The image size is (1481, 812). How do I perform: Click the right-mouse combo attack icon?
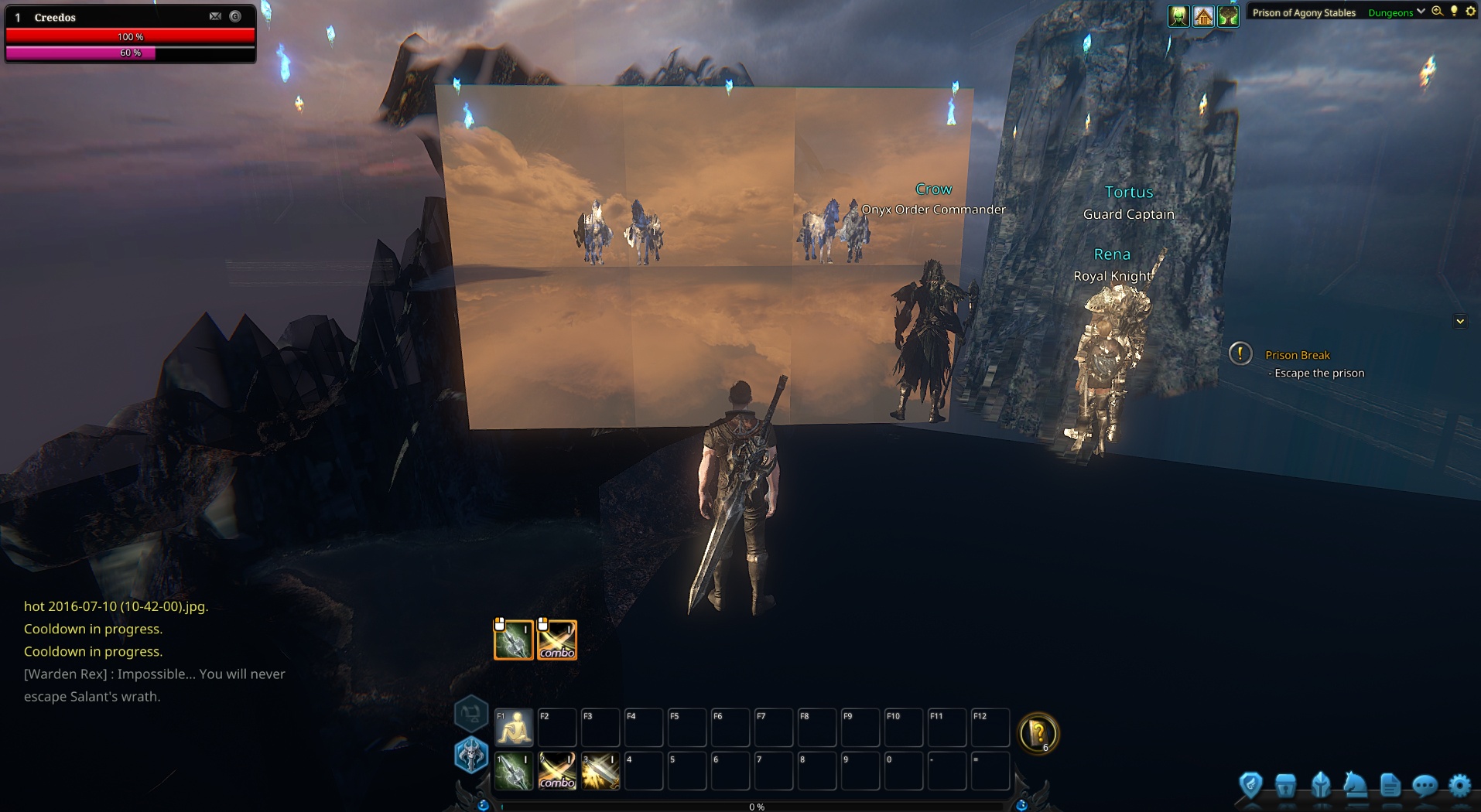click(x=557, y=640)
